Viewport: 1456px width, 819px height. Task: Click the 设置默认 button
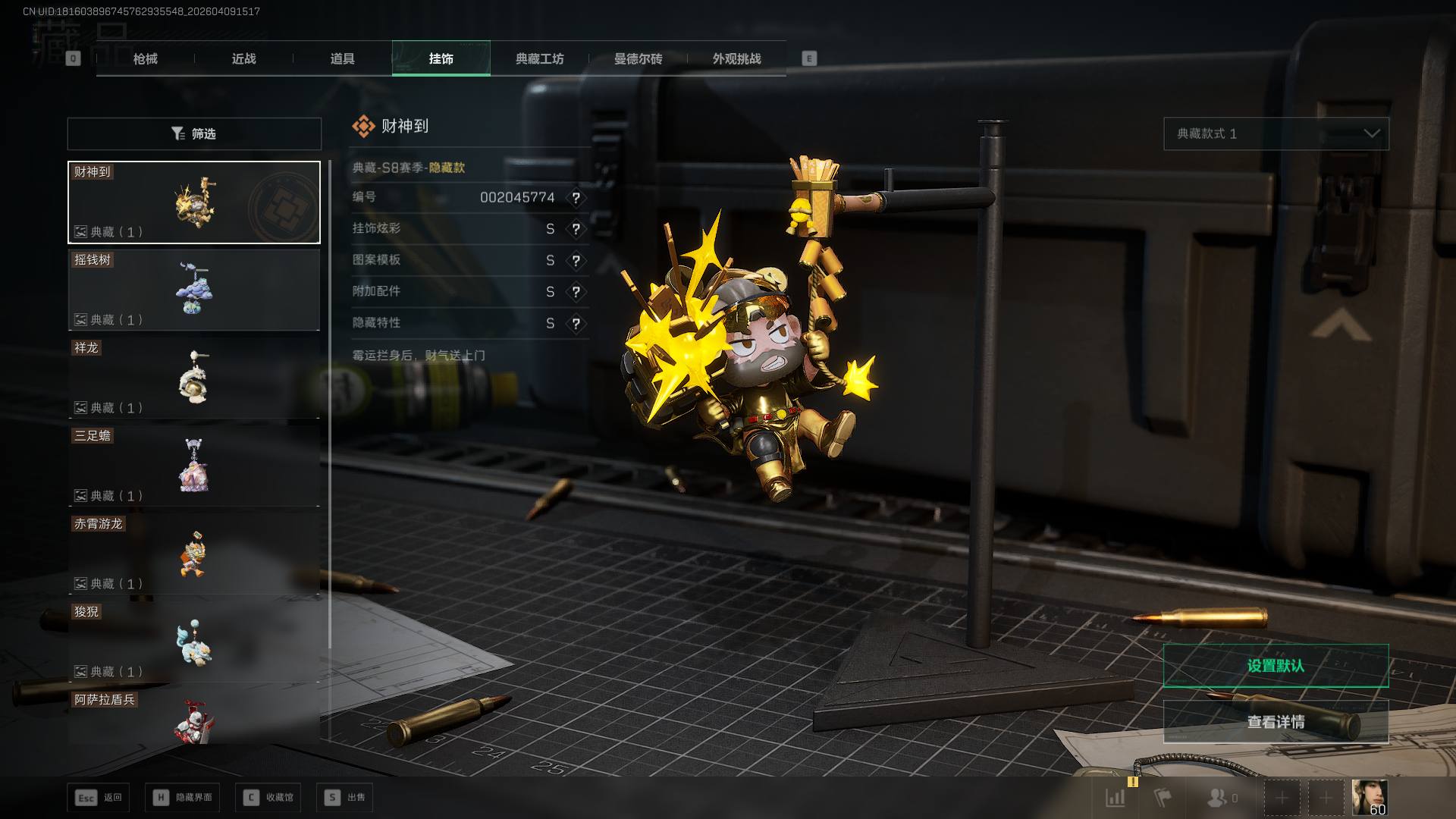(1276, 666)
